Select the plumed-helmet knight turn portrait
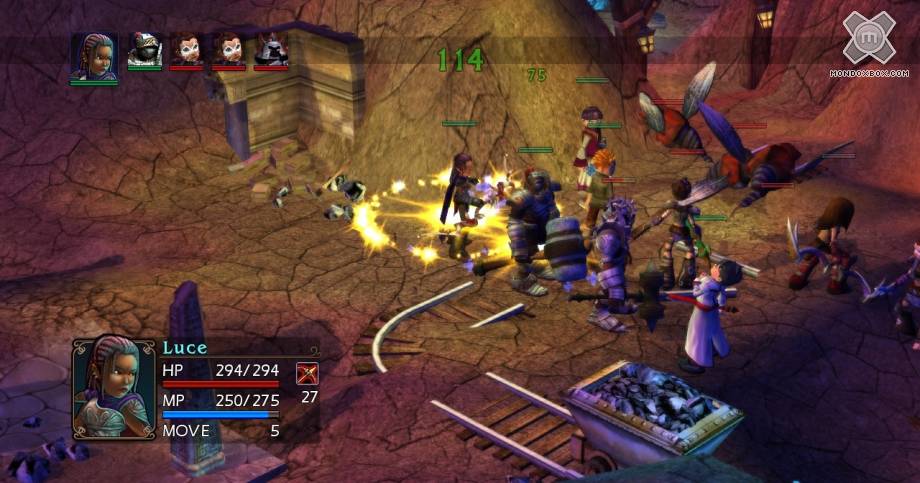This screenshot has width=920, height=483. pyautogui.click(x=144, y=50)
